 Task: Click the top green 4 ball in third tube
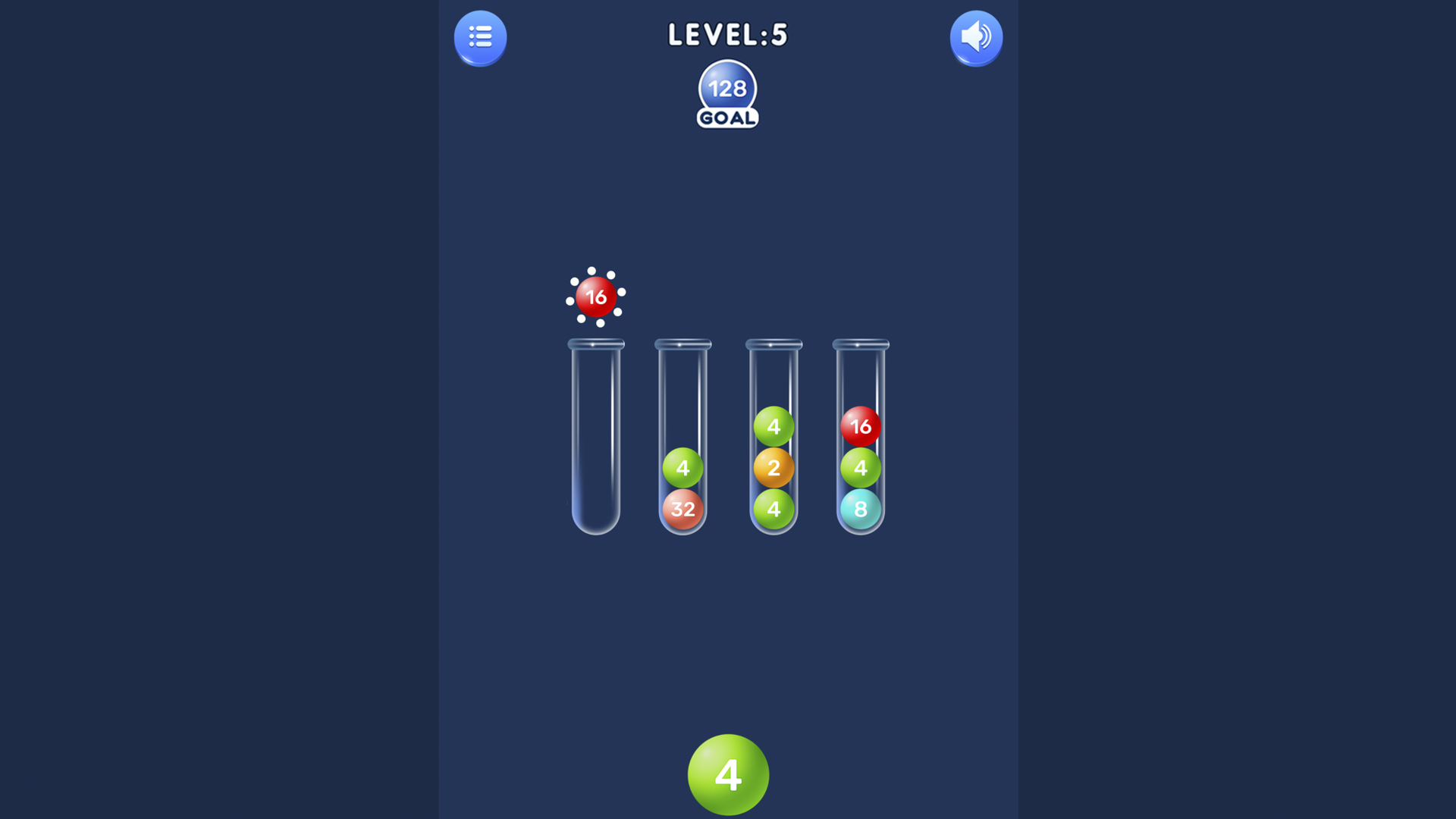(773, 427)
